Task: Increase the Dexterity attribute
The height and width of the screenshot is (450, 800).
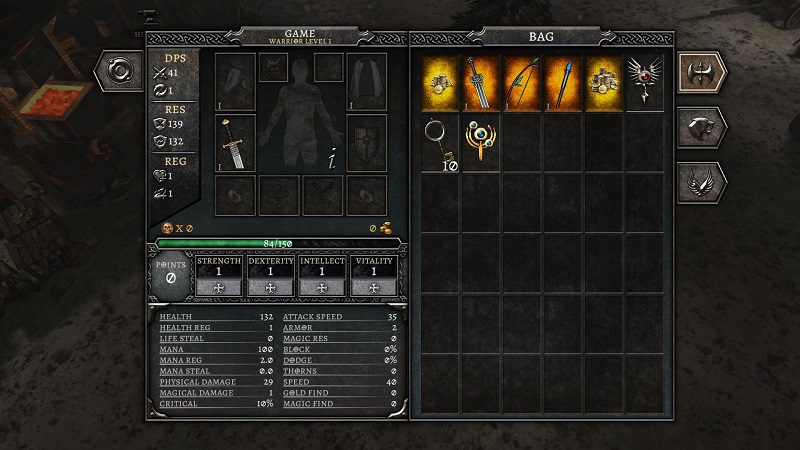Action: pyautogui.click(x=271, y=287)
